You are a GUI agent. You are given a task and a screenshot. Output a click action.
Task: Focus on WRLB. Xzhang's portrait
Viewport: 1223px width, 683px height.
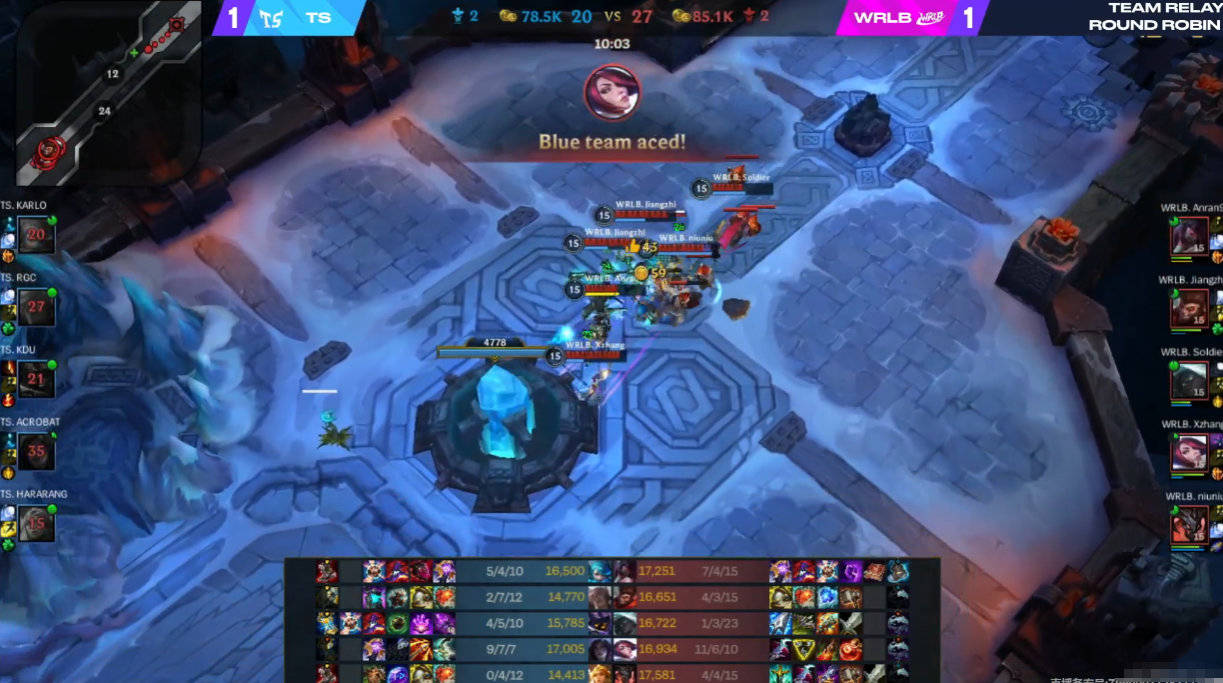(x=1190, y=452)
